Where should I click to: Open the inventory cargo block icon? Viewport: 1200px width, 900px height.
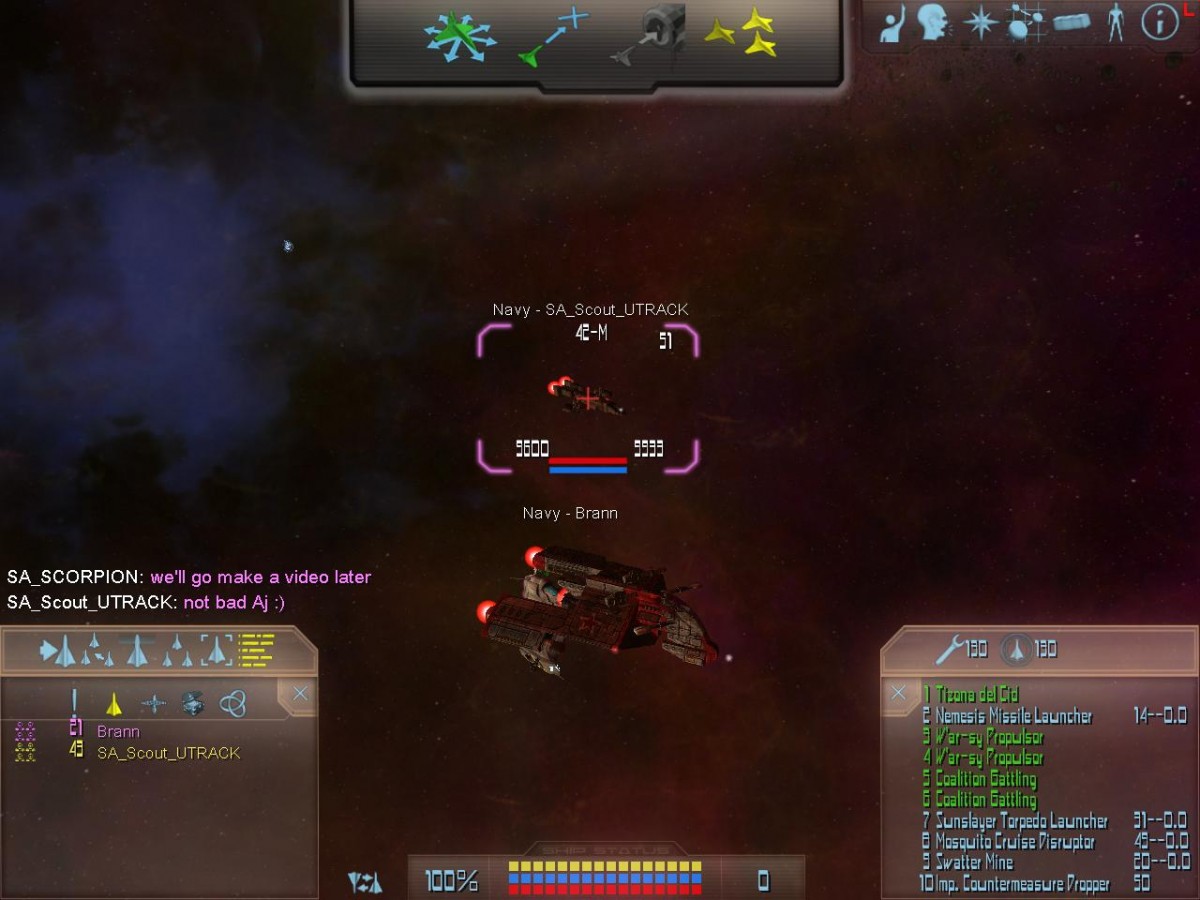[1071, 22]
